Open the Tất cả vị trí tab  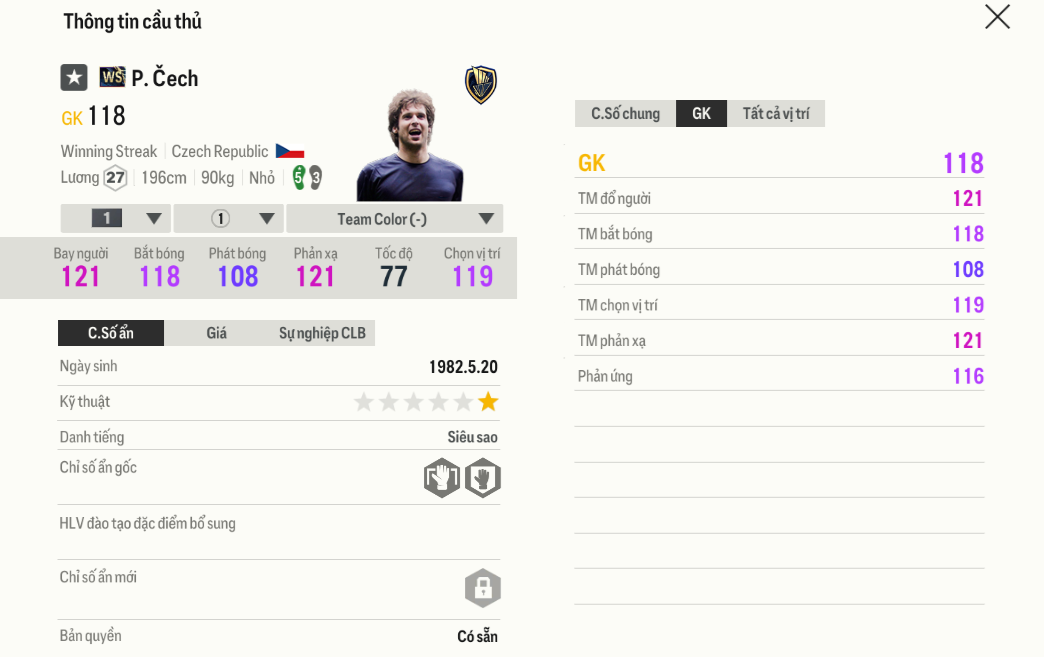point(776,114)
